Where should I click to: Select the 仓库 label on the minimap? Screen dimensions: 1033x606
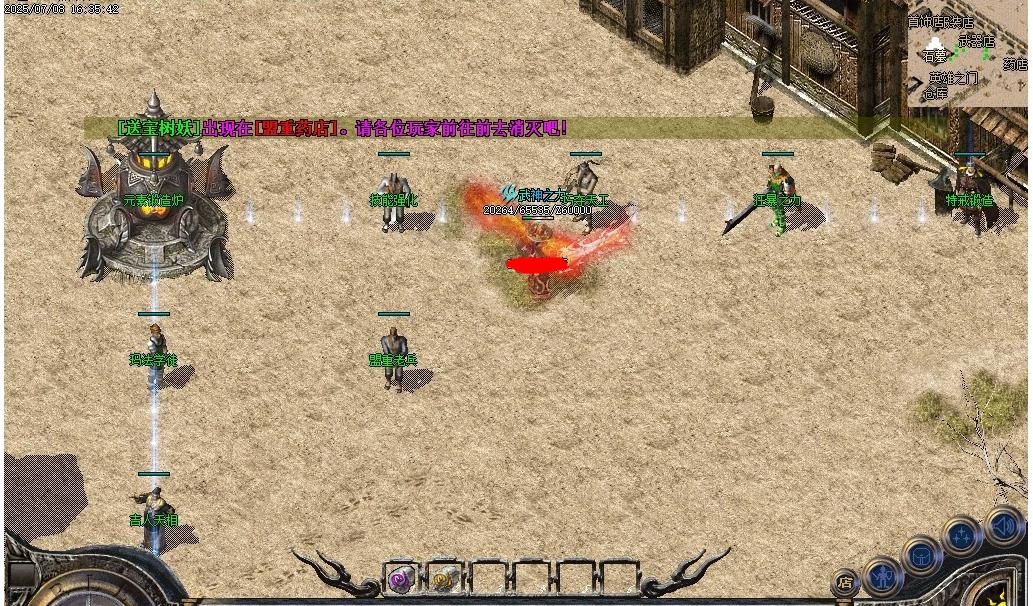click(x=935, y=93)
